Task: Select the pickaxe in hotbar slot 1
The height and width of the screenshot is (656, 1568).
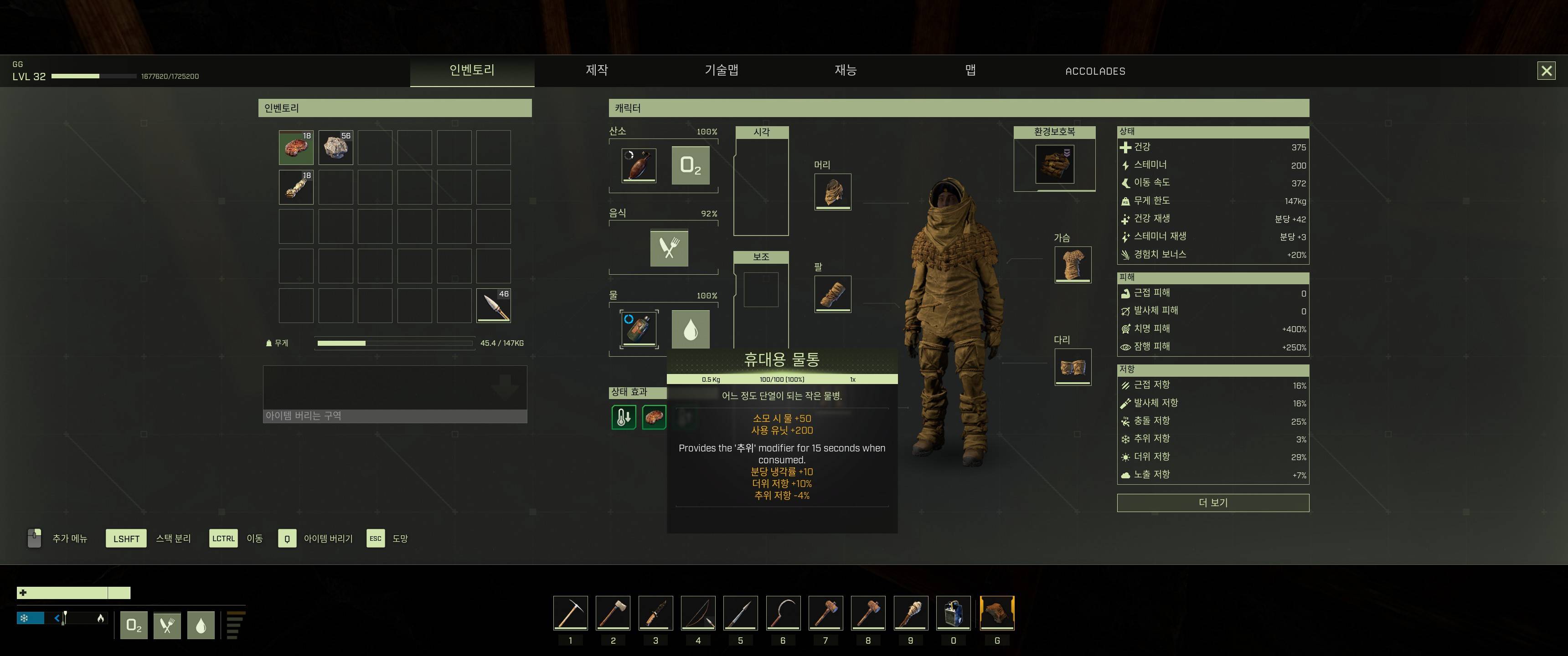Action: click(570, 613)
